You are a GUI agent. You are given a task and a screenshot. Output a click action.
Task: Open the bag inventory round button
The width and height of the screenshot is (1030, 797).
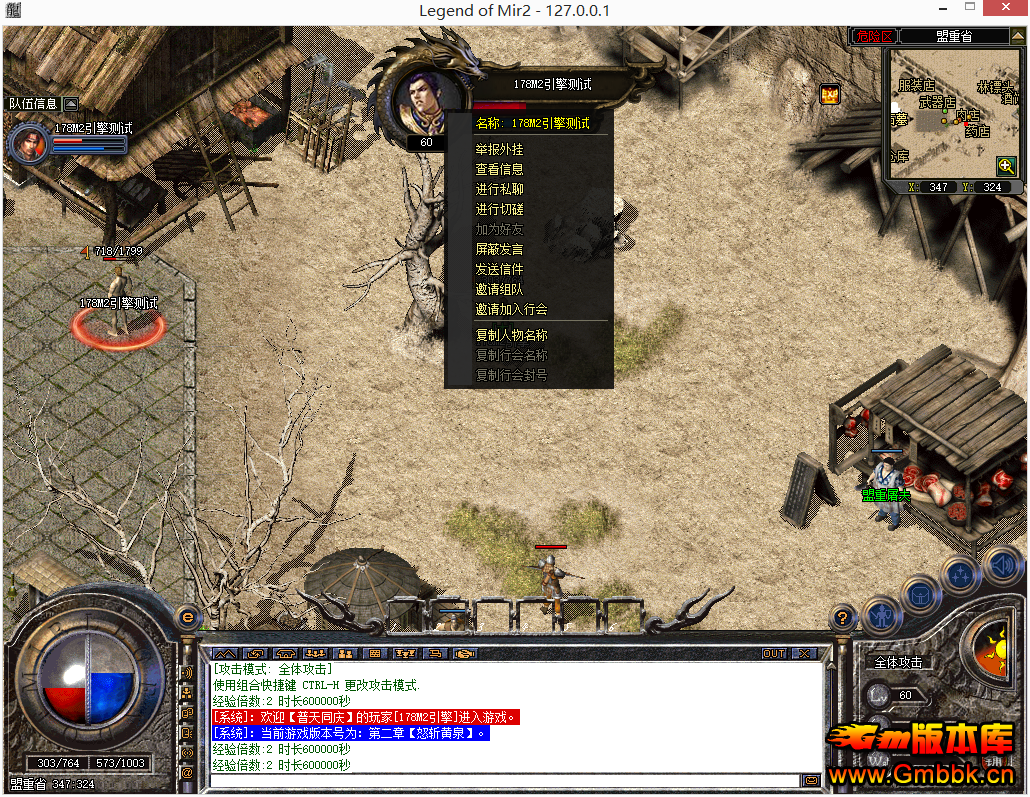tap(920, 594)
